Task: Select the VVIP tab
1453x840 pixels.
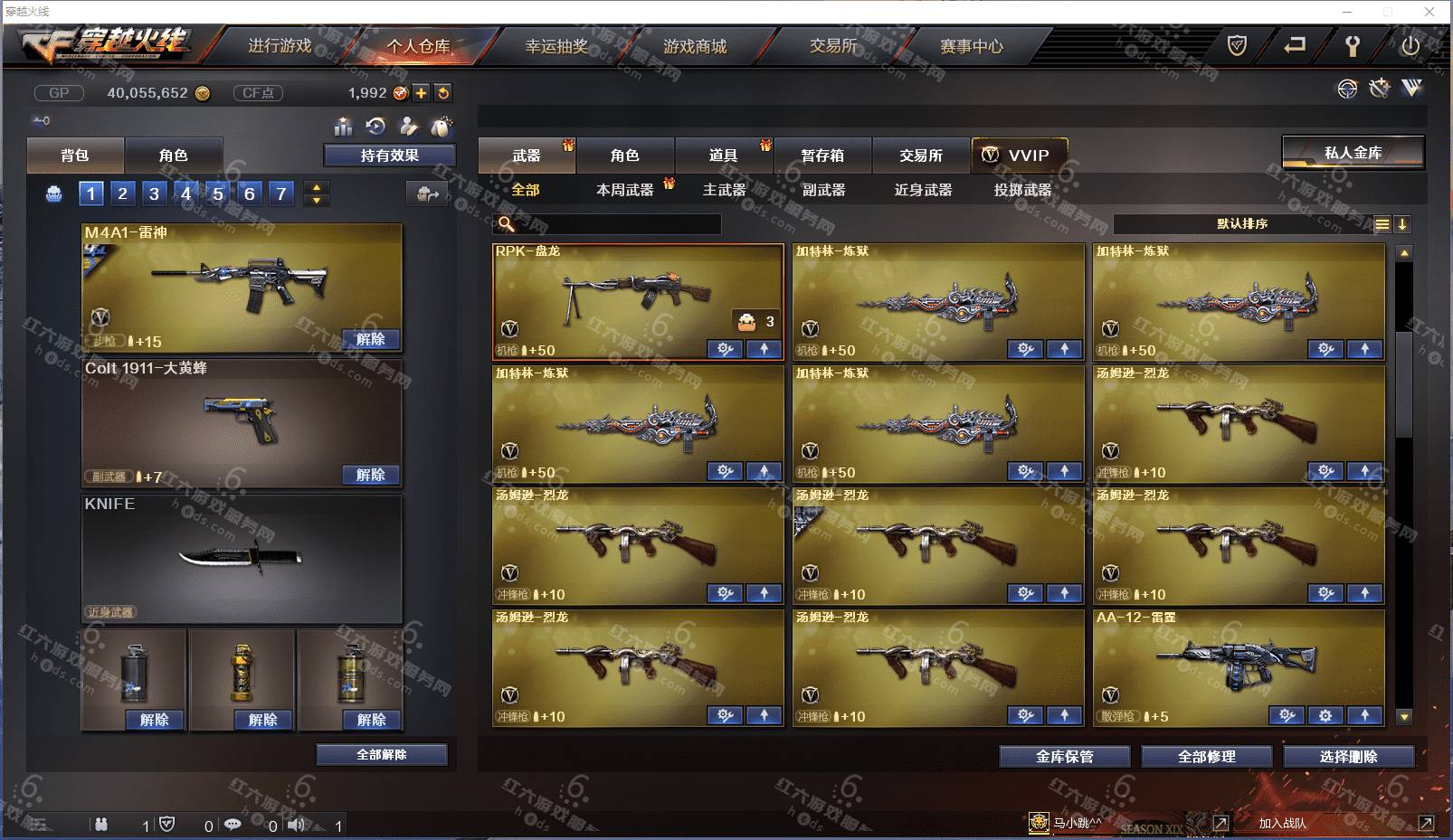Action: point(1019,156)
